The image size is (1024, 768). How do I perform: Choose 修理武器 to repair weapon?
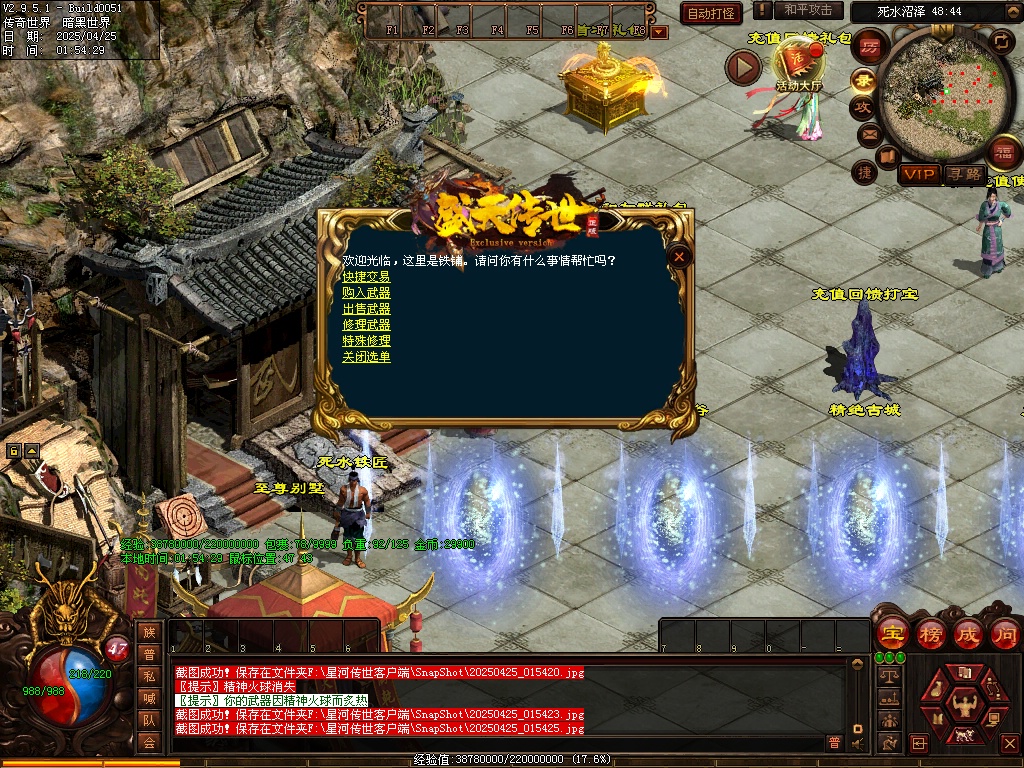tap(366, 325)
